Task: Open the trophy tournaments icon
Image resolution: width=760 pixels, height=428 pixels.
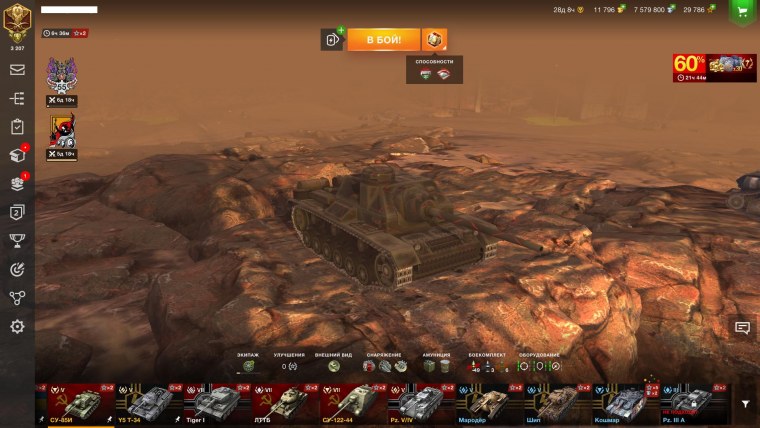Action: (x=17, y=240)
